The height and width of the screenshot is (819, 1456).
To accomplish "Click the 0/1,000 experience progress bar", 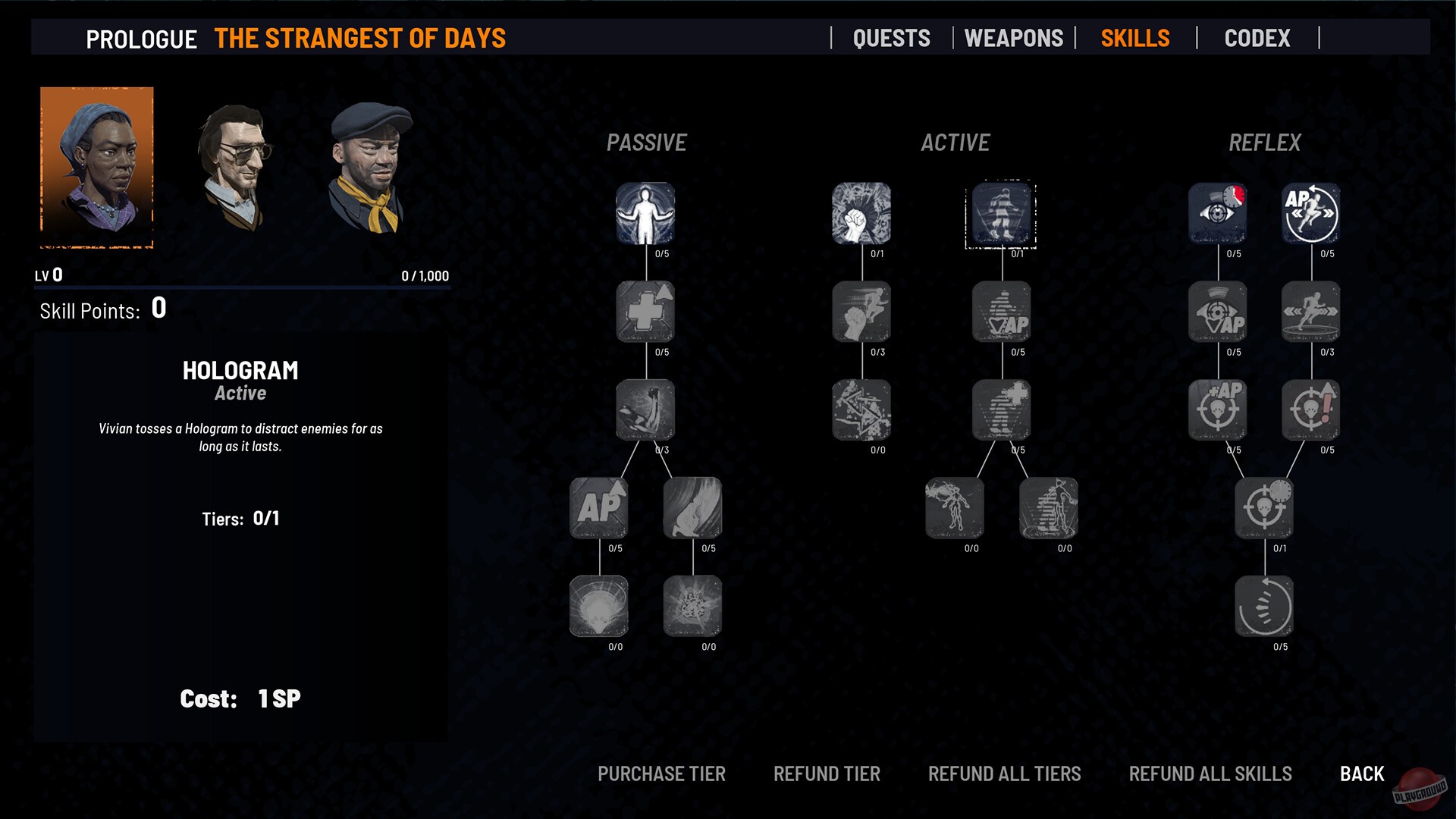I will (x=243, y=287).
